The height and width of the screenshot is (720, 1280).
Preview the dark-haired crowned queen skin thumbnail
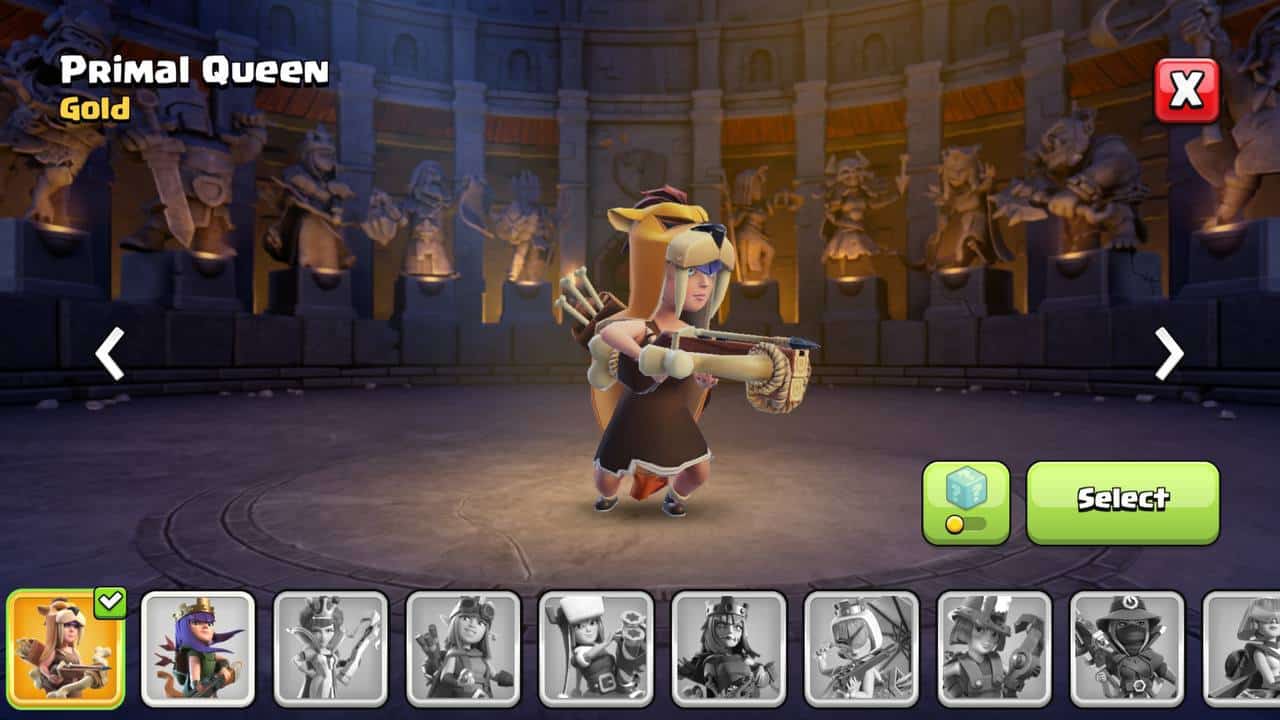coord(729,648)
